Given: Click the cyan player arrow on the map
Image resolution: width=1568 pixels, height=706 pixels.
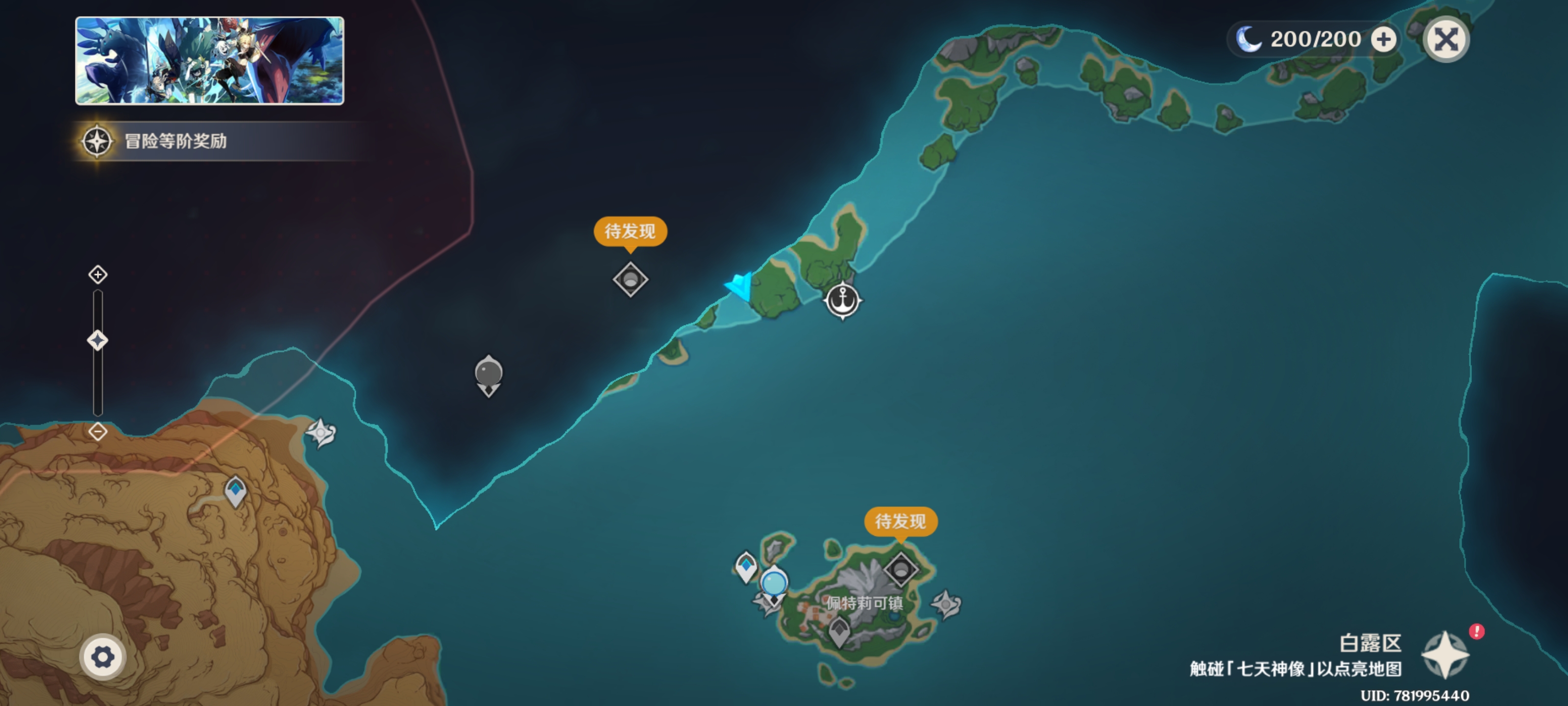Looking at the screenshot, I should pyautogui.click(x=741, y=286).
